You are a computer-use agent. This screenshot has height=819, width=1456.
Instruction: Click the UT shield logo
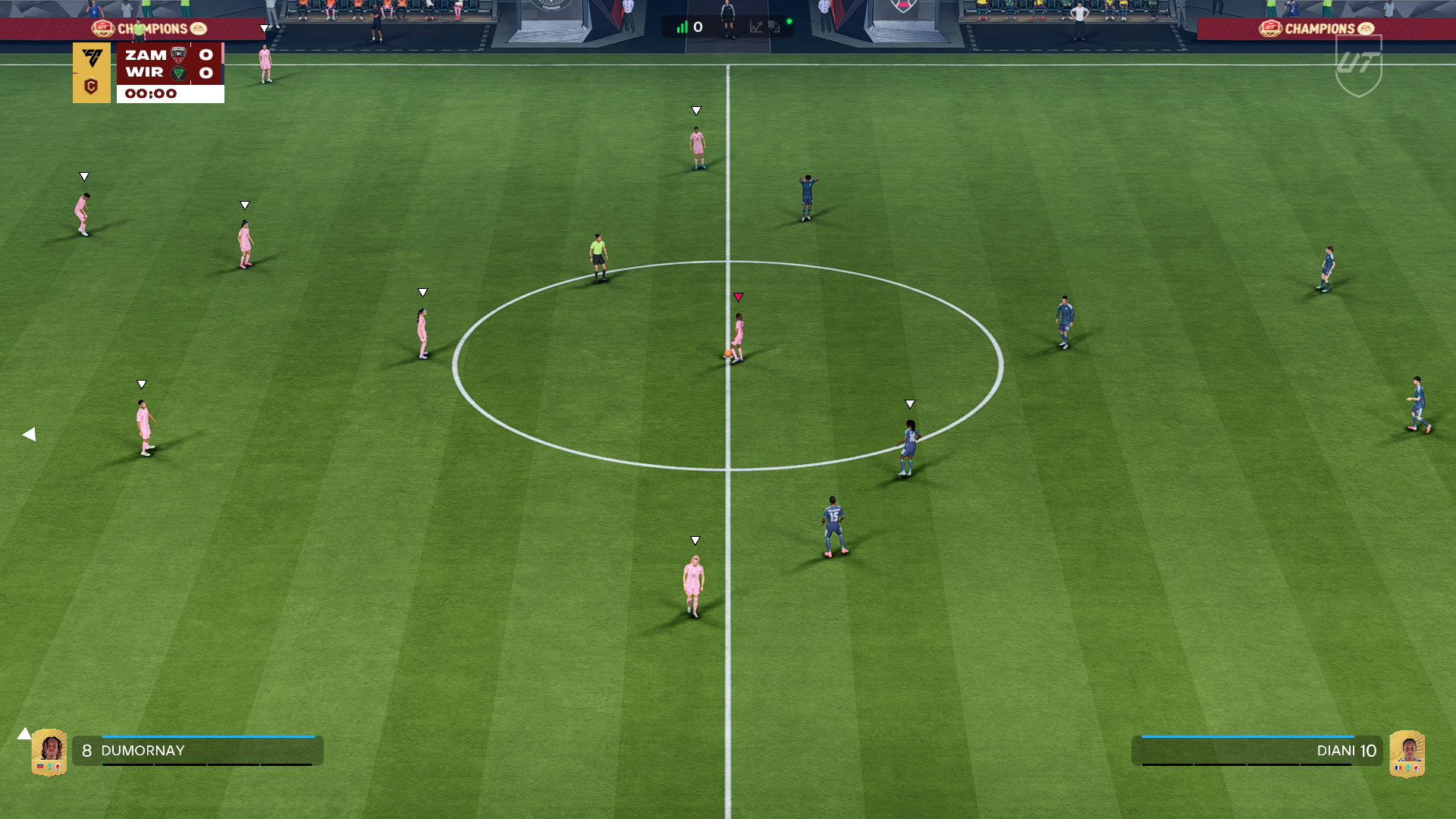1358,66
